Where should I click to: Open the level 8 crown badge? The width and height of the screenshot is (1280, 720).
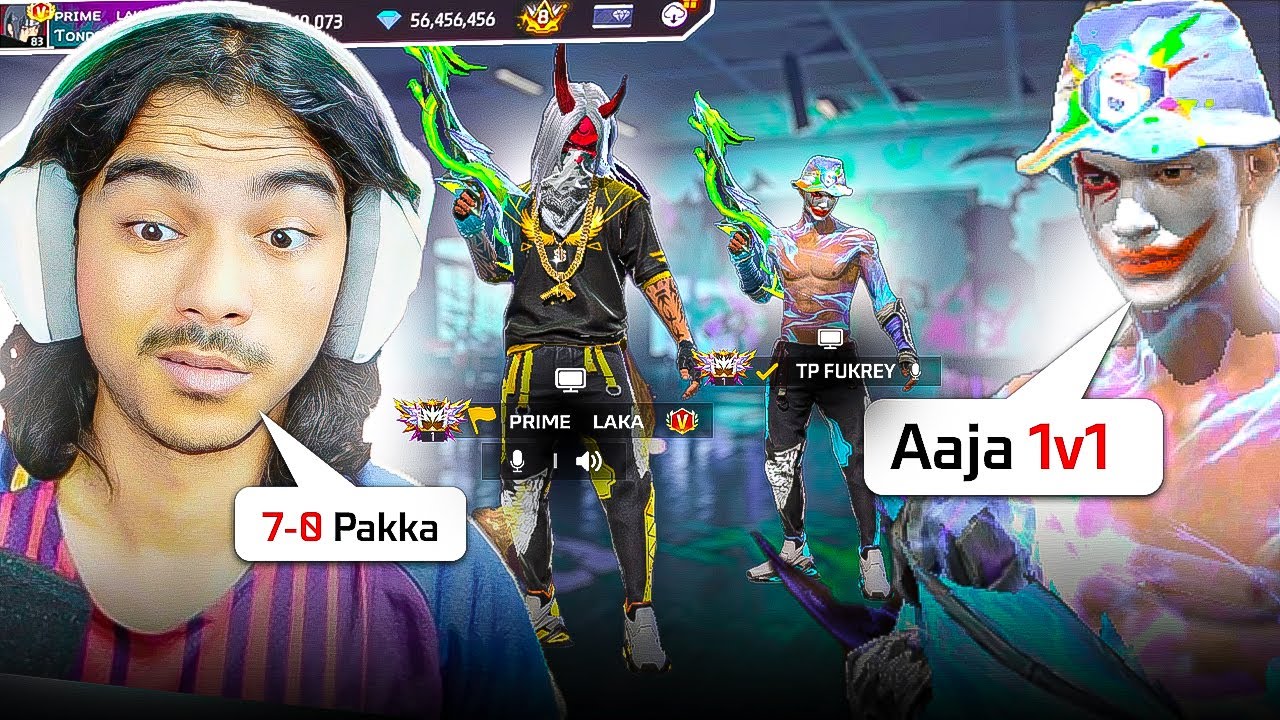(542, 17)
